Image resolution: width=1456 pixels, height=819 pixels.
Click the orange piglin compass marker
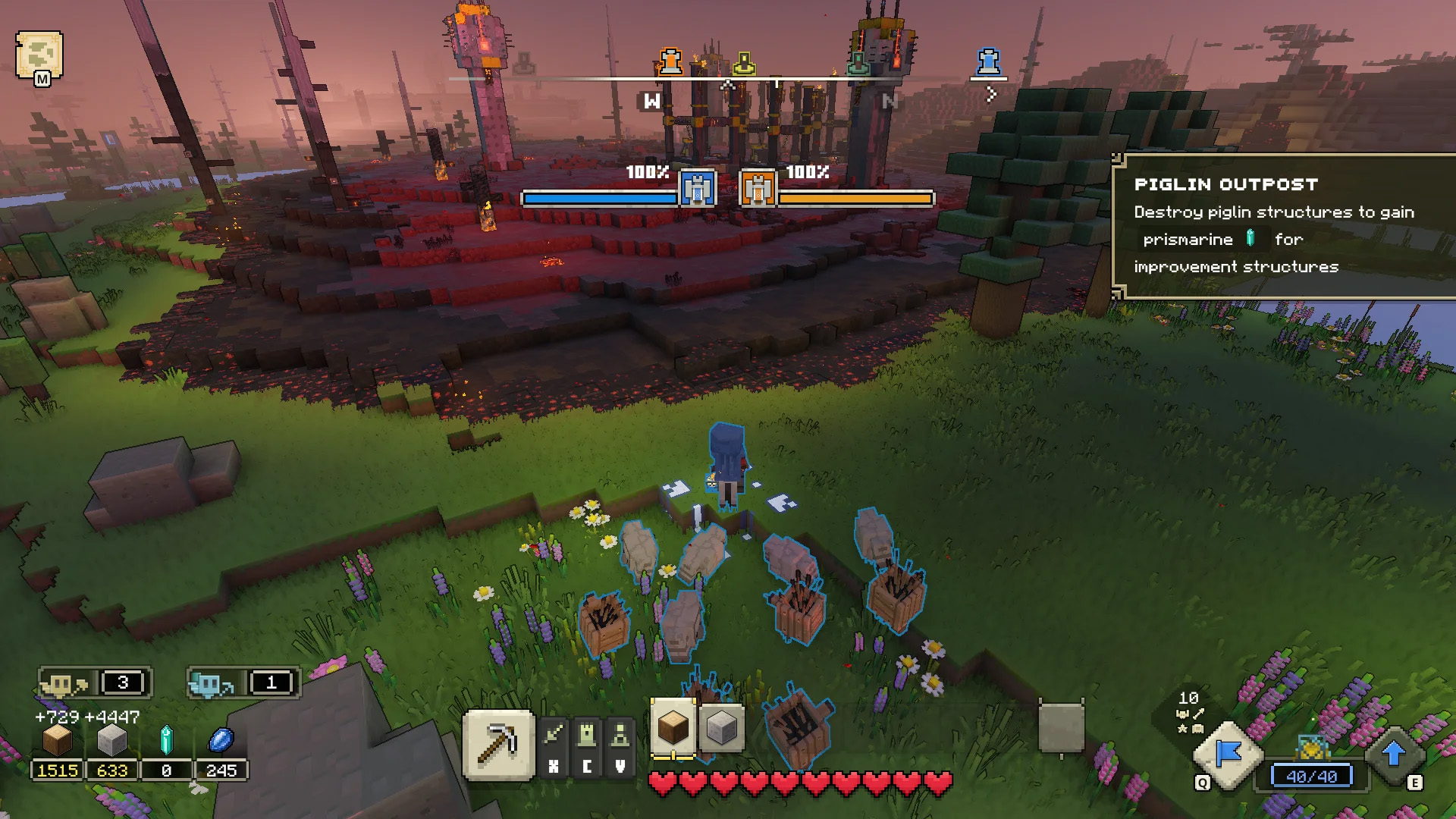tap(670, 61)
